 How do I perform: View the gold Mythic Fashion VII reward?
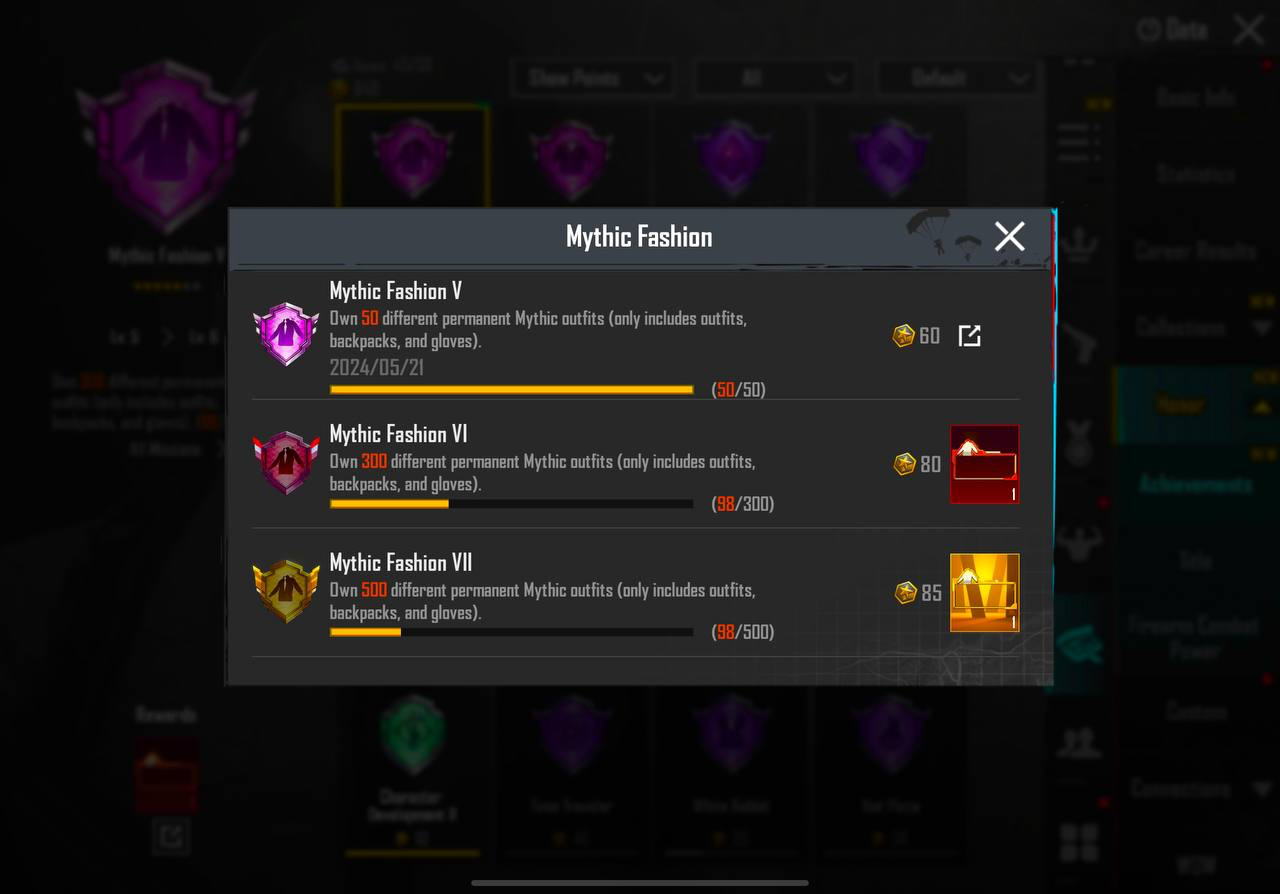(x=984, y=592)
